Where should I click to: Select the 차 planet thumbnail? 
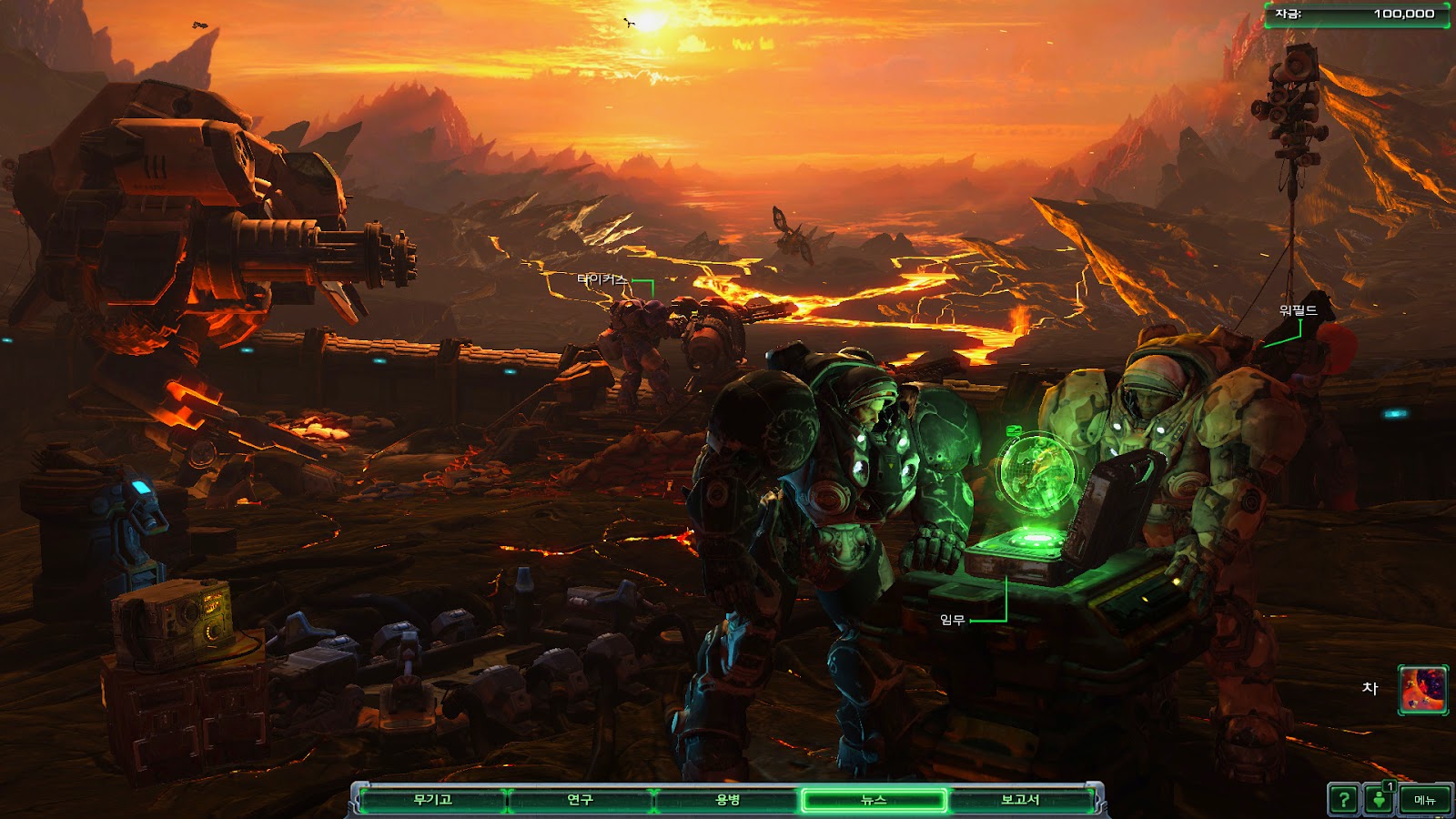tap(1423, 689)
